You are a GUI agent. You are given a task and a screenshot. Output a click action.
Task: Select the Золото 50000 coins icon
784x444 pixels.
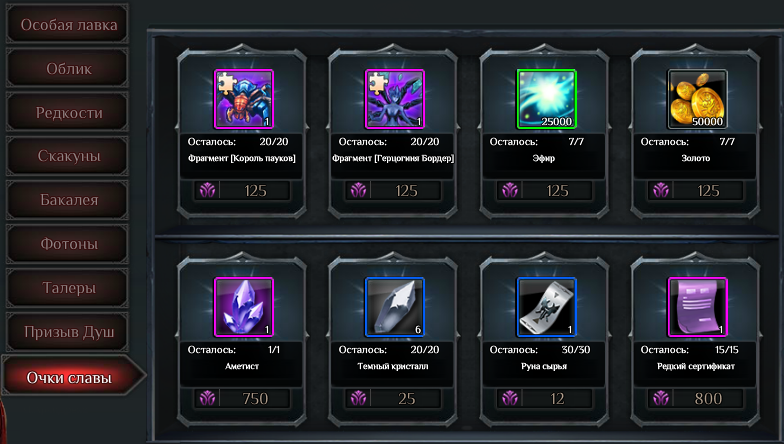click(697, 99)
